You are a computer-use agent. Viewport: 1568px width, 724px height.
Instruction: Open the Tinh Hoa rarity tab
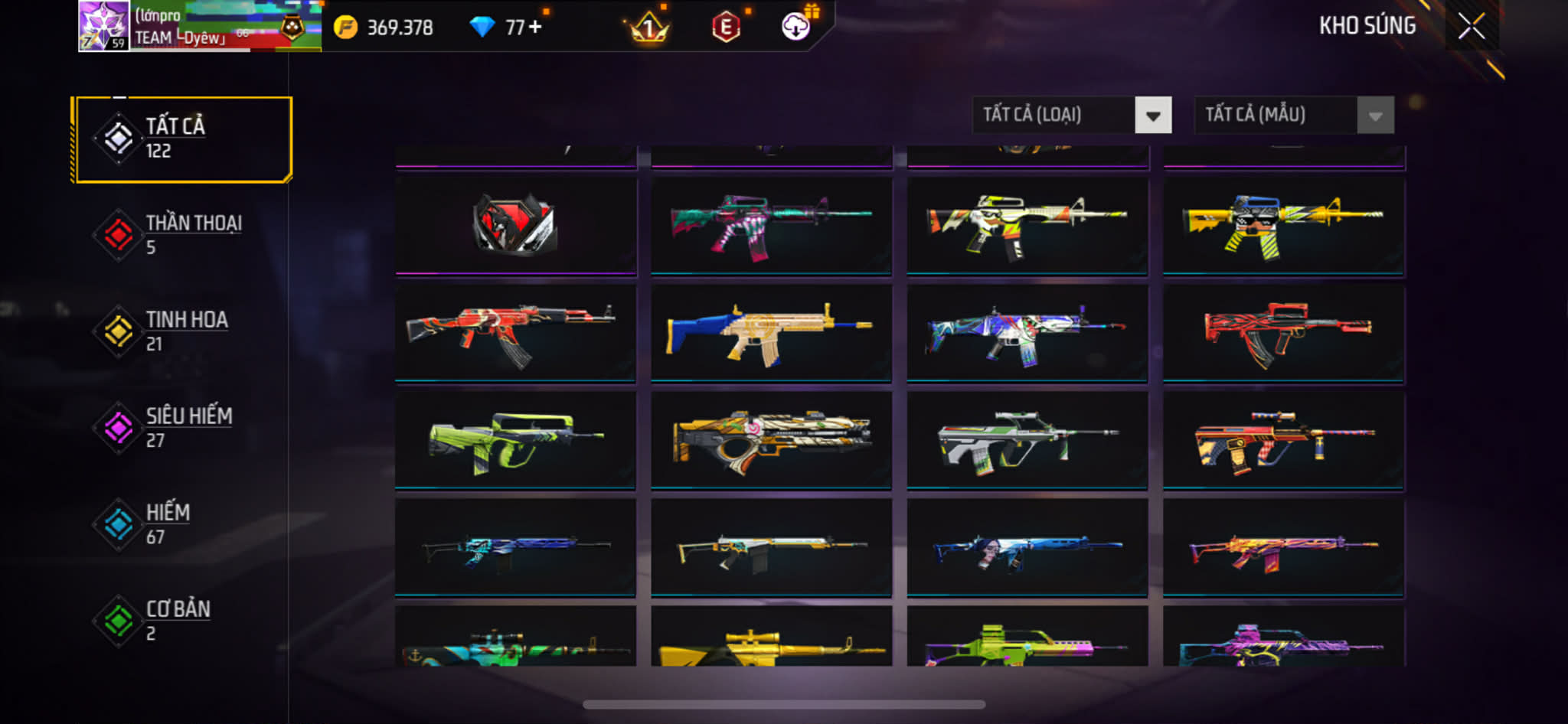tap(183, 331)
